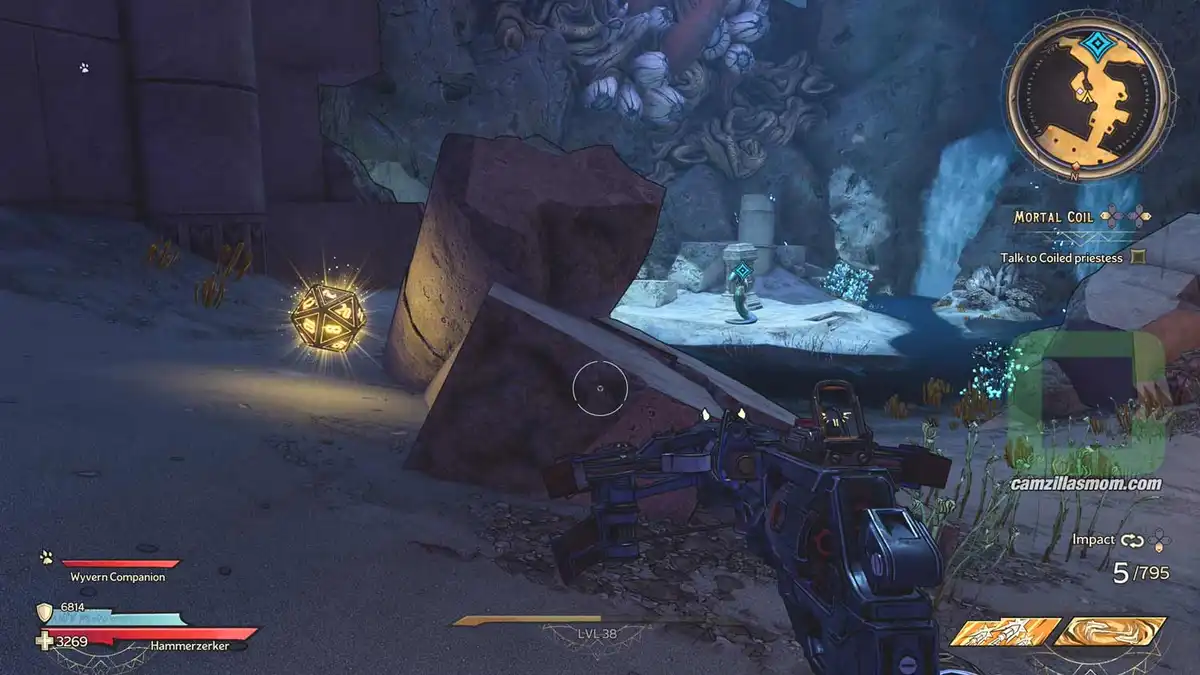Click the ward shield icon
Screen dimensions: 1200x675
45,611
